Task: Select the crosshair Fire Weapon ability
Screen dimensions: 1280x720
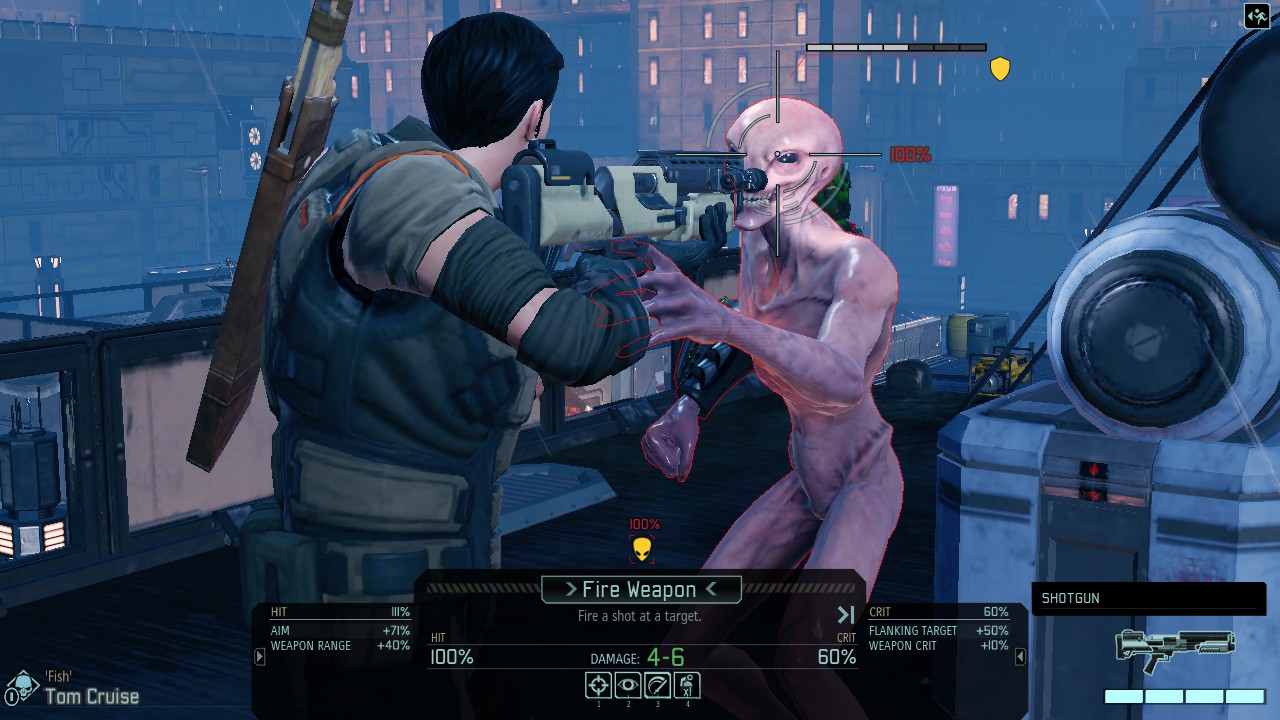Action: [x=598, y=685]
